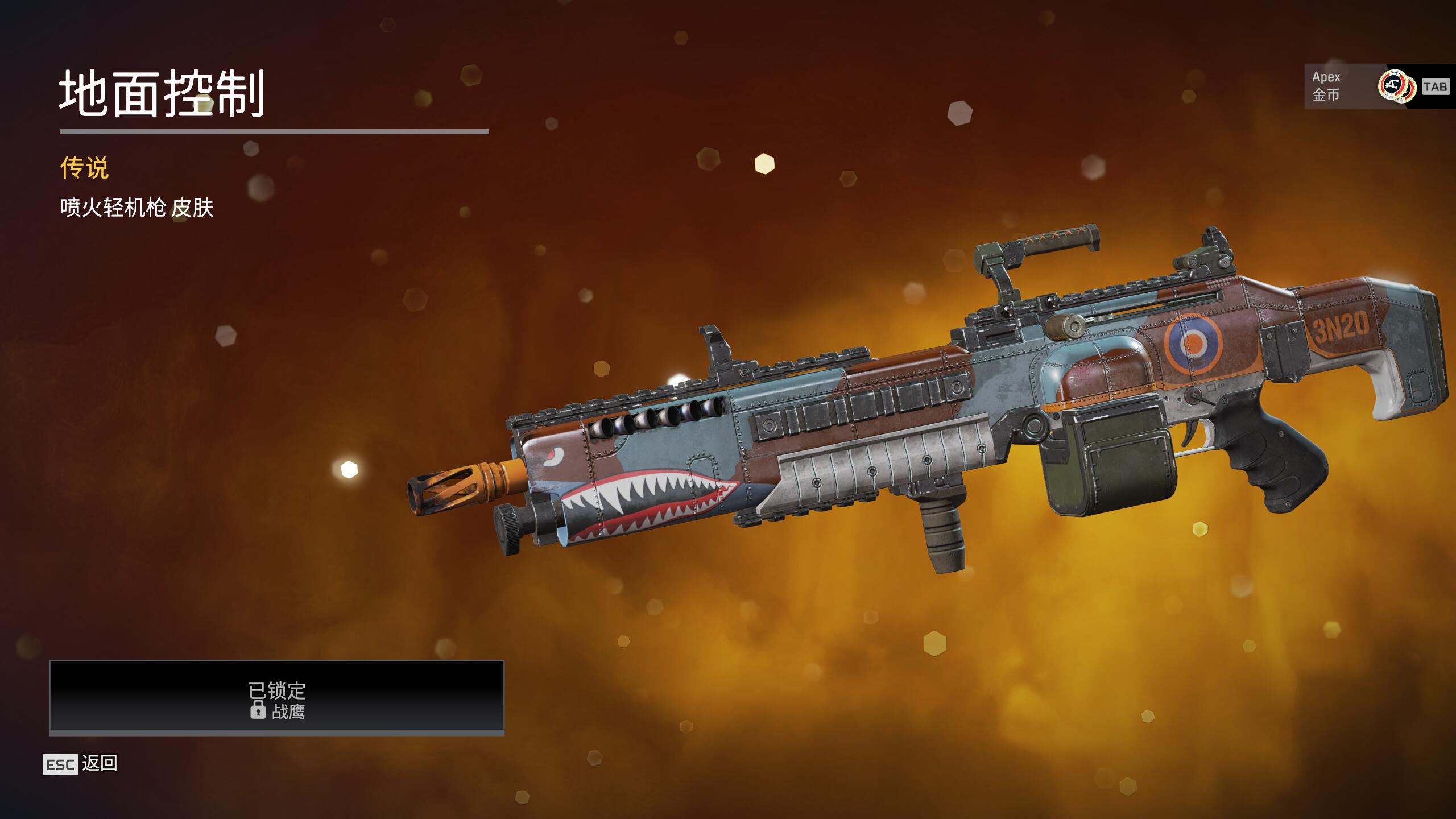Click the locked 已锁定 战鹰 button

click(277, 697)
